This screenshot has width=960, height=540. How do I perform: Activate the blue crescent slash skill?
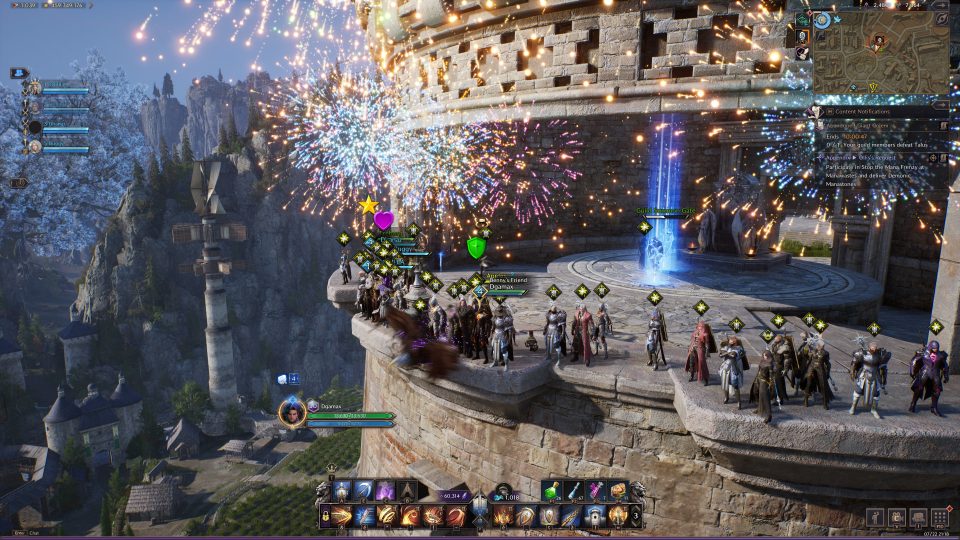pyautogui.click(x=364, y=490)
